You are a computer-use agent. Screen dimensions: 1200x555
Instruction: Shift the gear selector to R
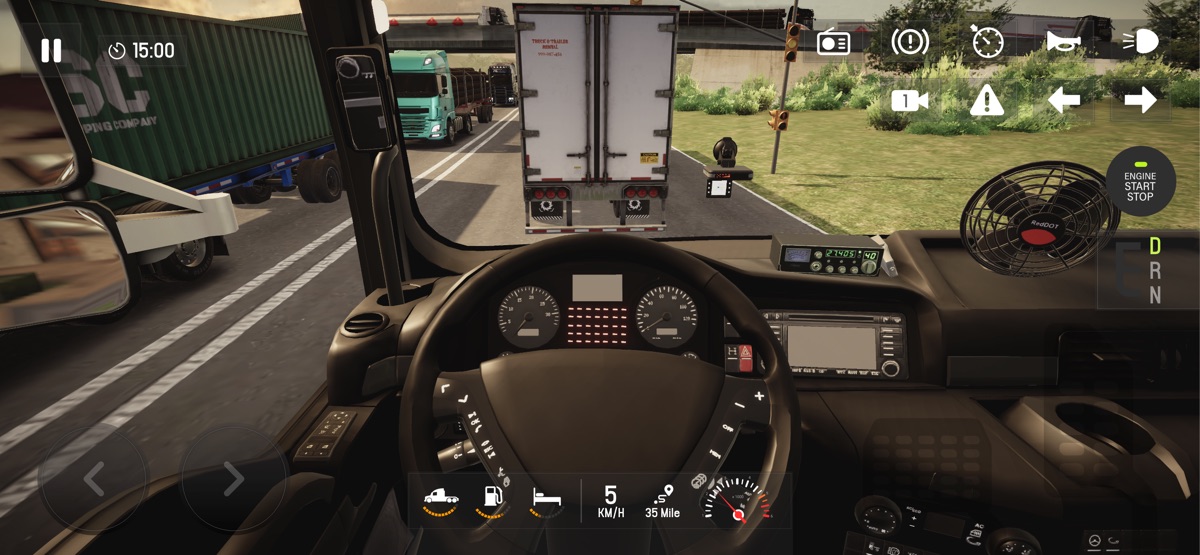1155,270
